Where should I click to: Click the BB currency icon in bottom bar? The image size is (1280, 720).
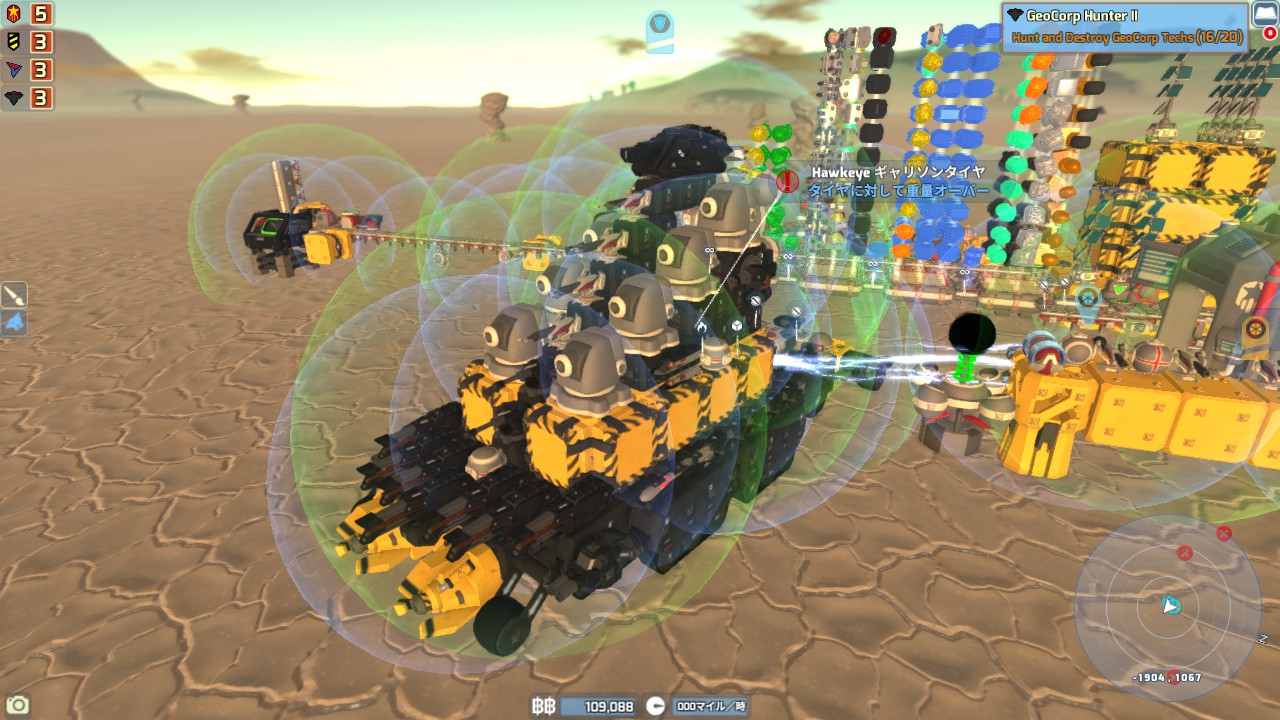pos(545,706)
